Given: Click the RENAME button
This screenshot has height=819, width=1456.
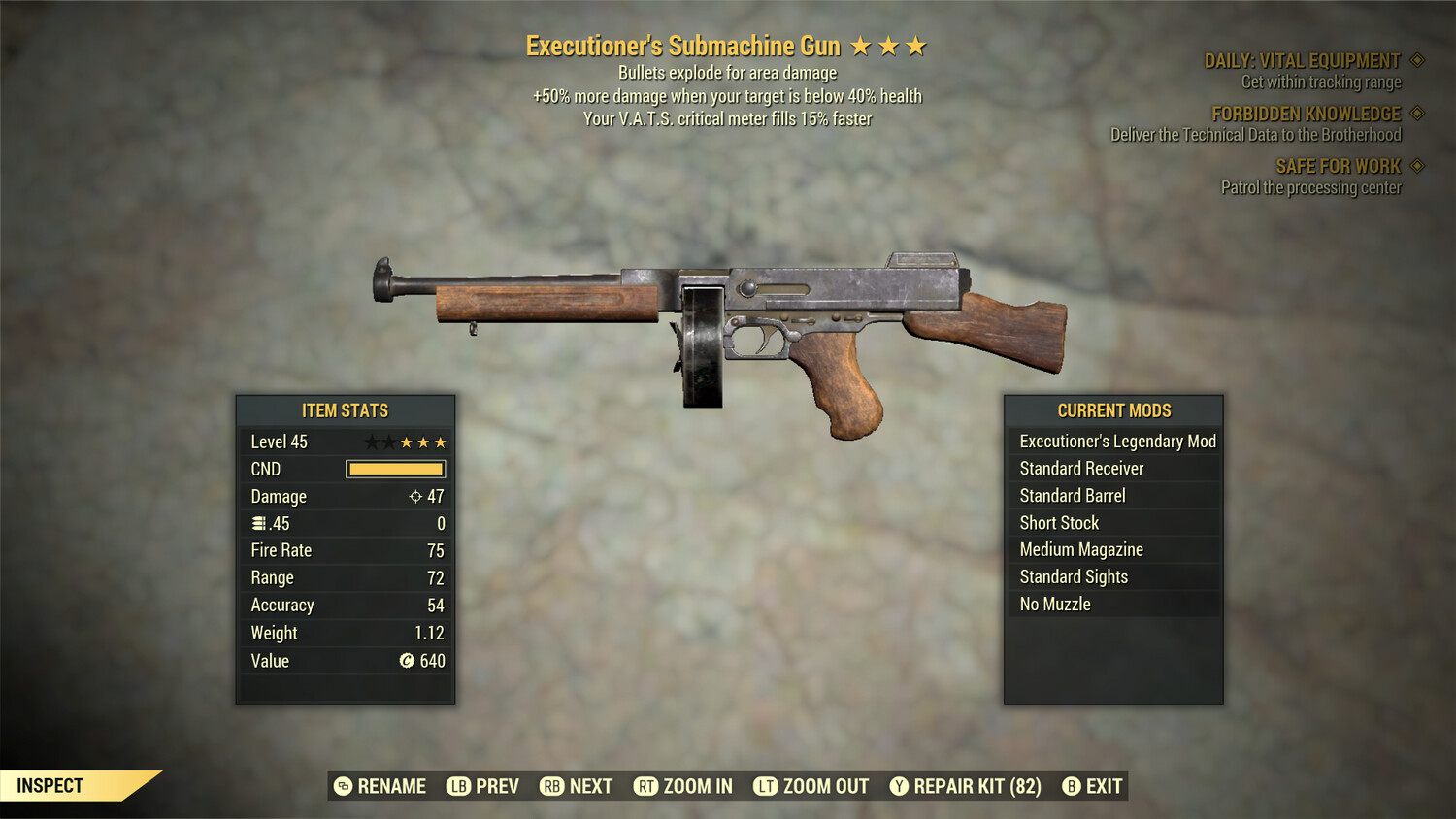Looking at the screenshot, I should click(391, 786).
